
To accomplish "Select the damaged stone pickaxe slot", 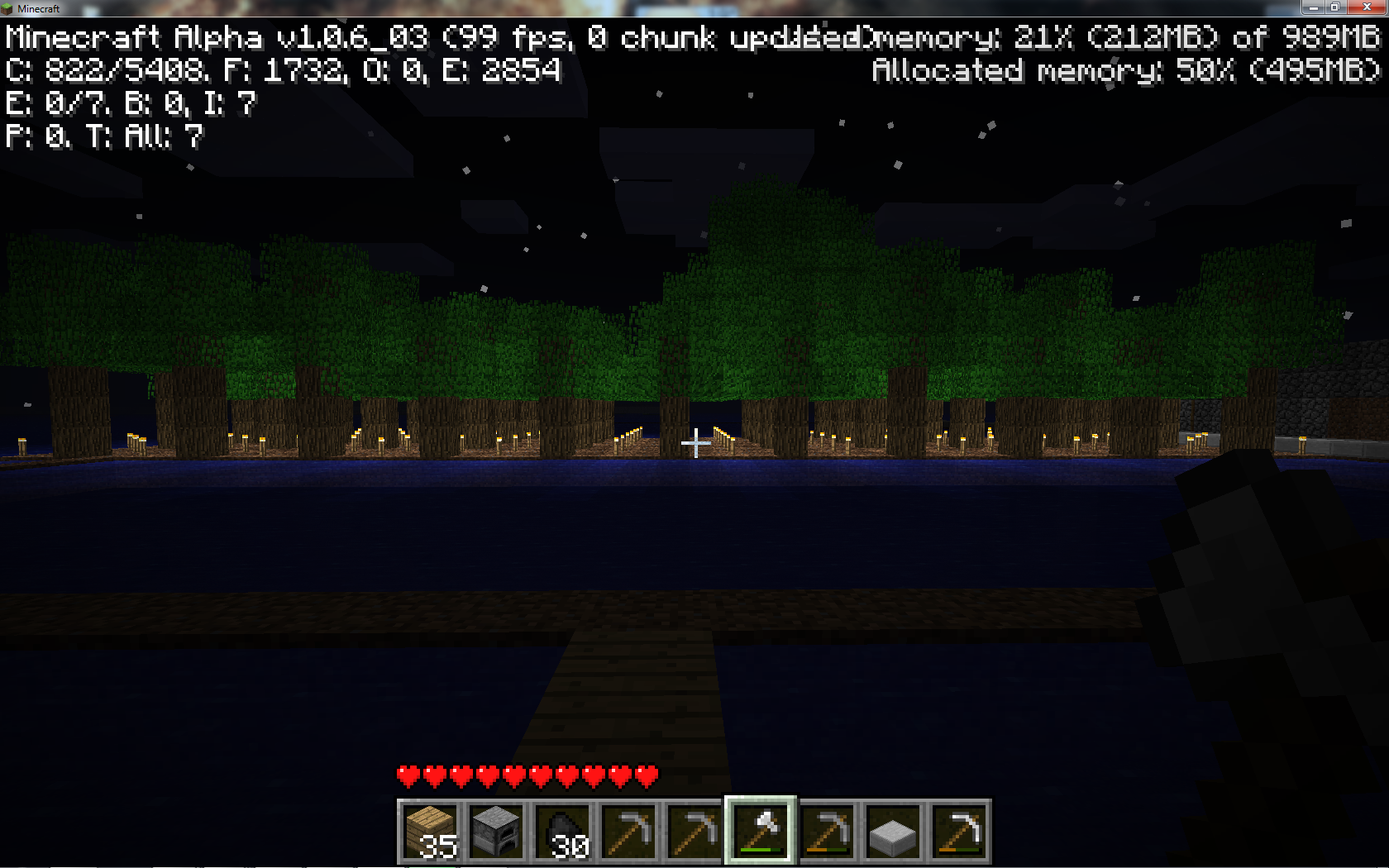I will point(827,832).
